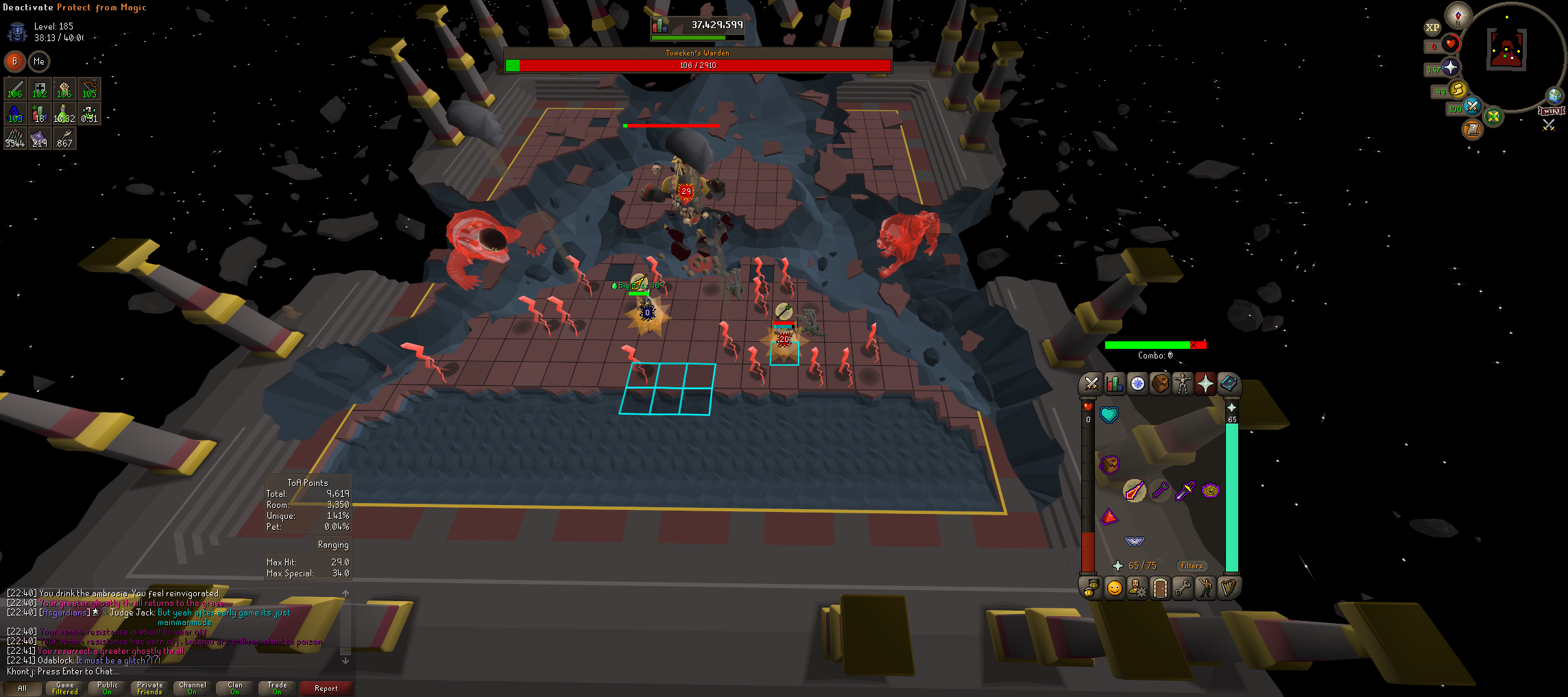This screenshot has height=697, width=1568.
Task: Open the Logout door tab
Action: pyautogui.click(x=1160, y=588)
